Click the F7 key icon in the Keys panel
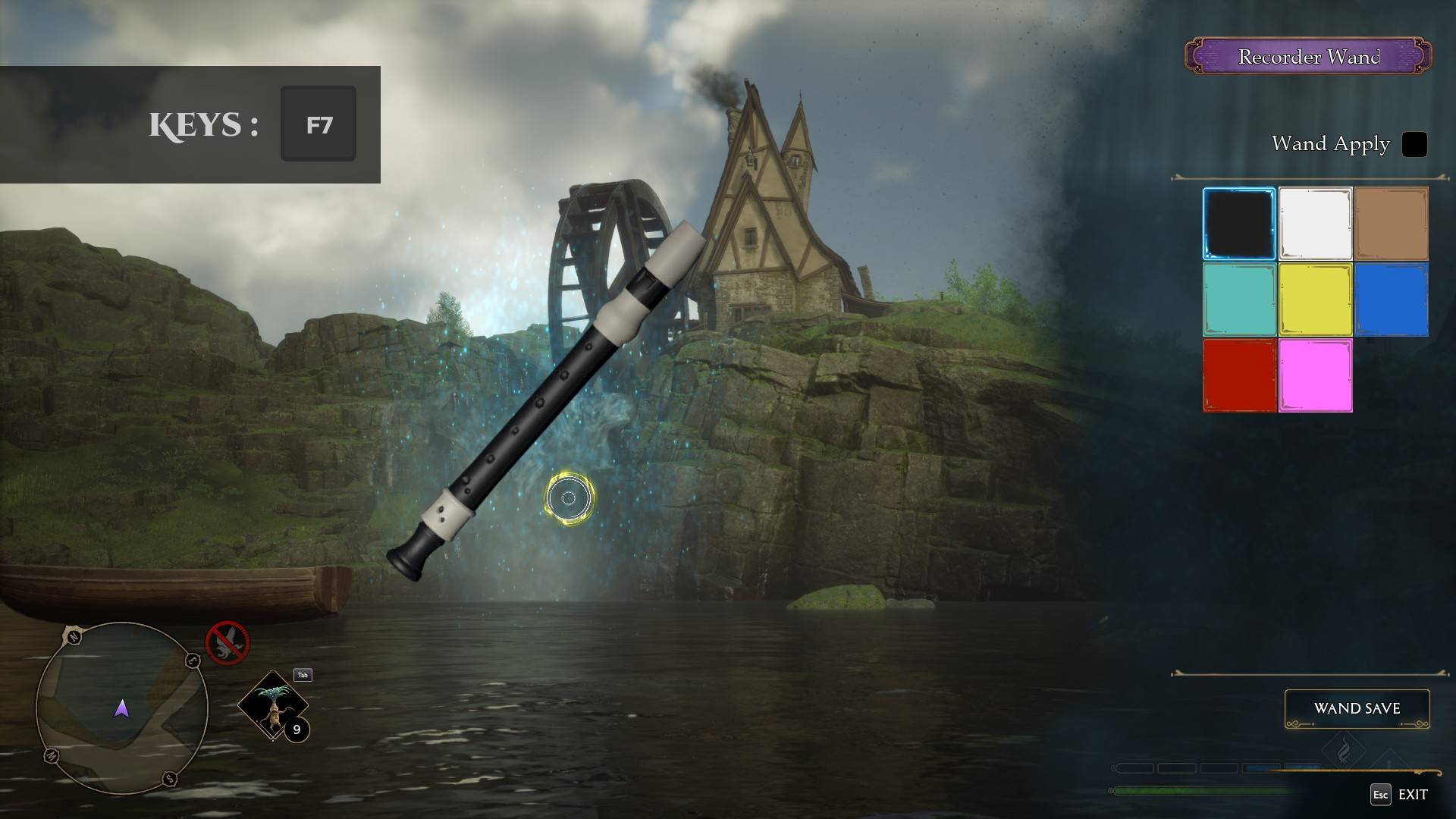The image size is (1456, 819). pos(318,124)
